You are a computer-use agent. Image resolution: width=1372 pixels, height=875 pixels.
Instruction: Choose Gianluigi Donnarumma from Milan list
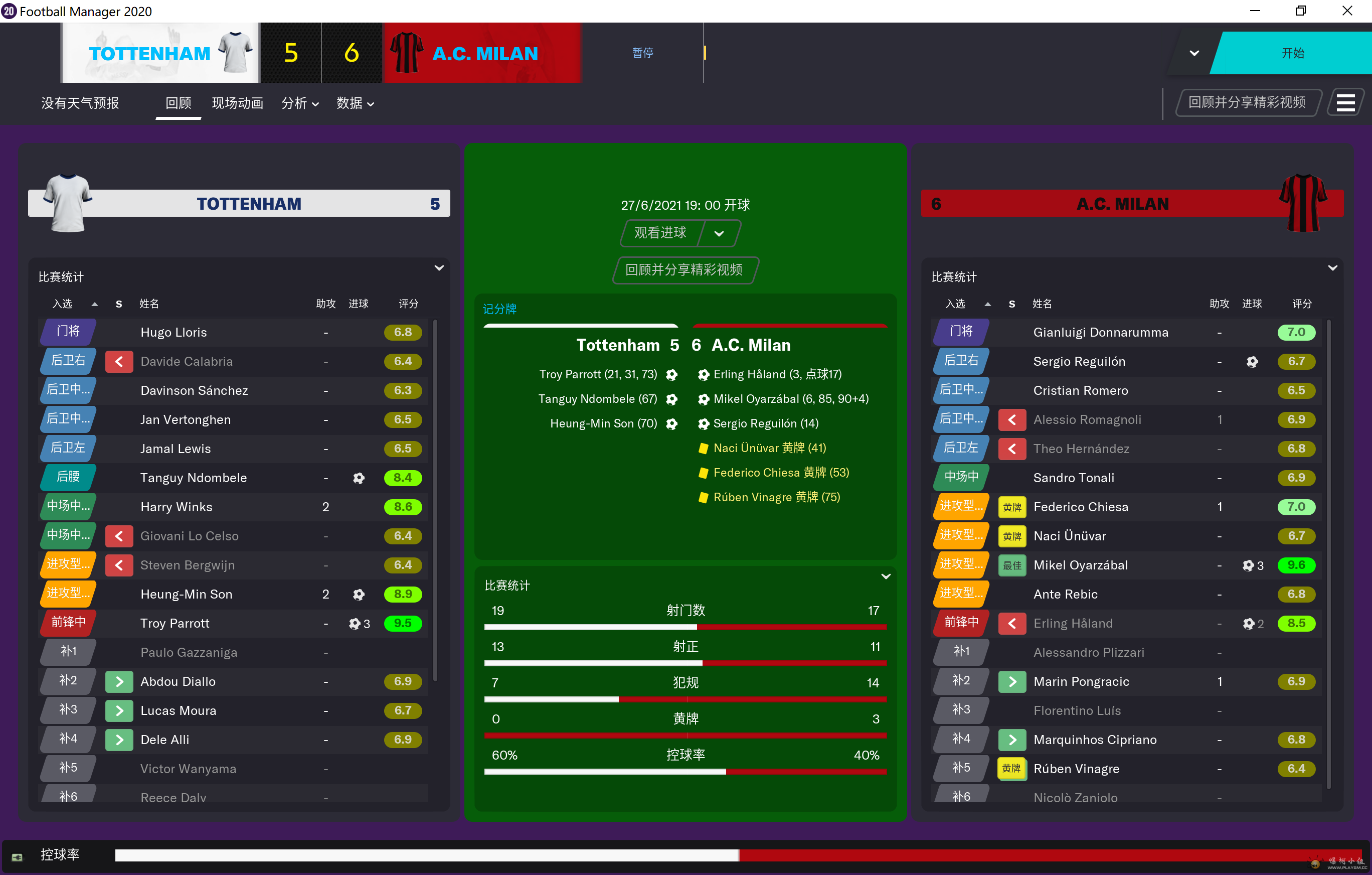click(x=1100, y=332)
